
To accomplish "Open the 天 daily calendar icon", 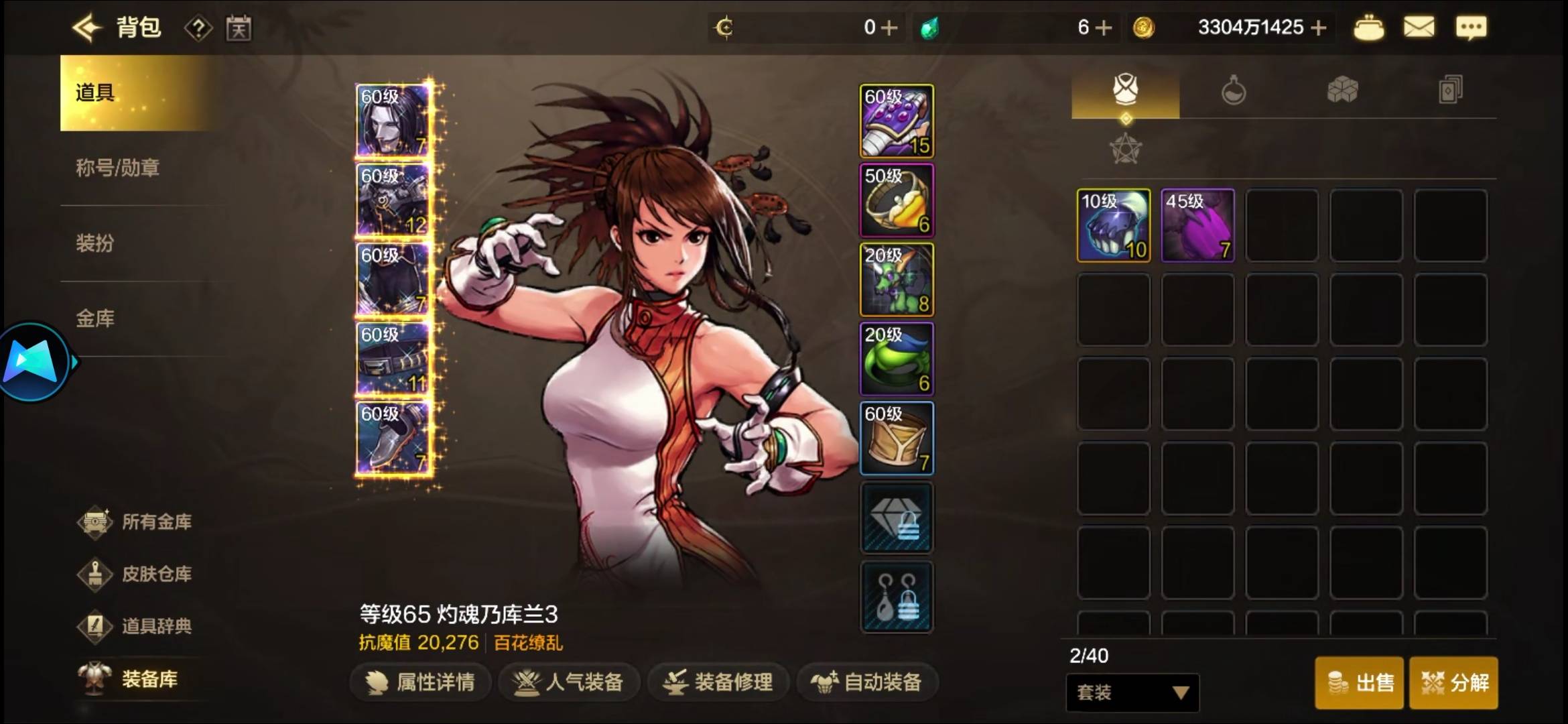I will pos(239,27).
